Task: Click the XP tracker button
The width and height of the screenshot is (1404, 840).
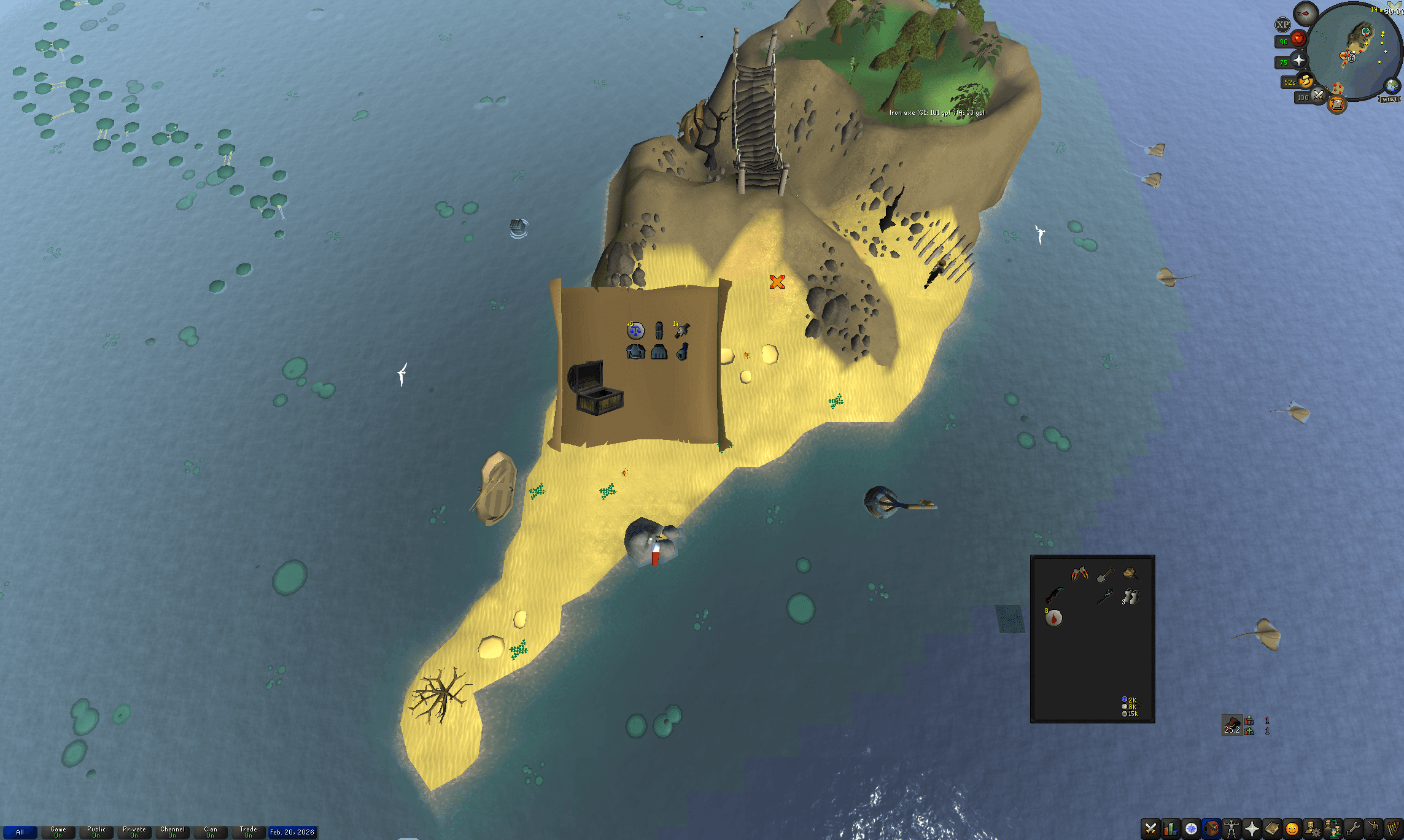Action: (x=1283, y=23)
